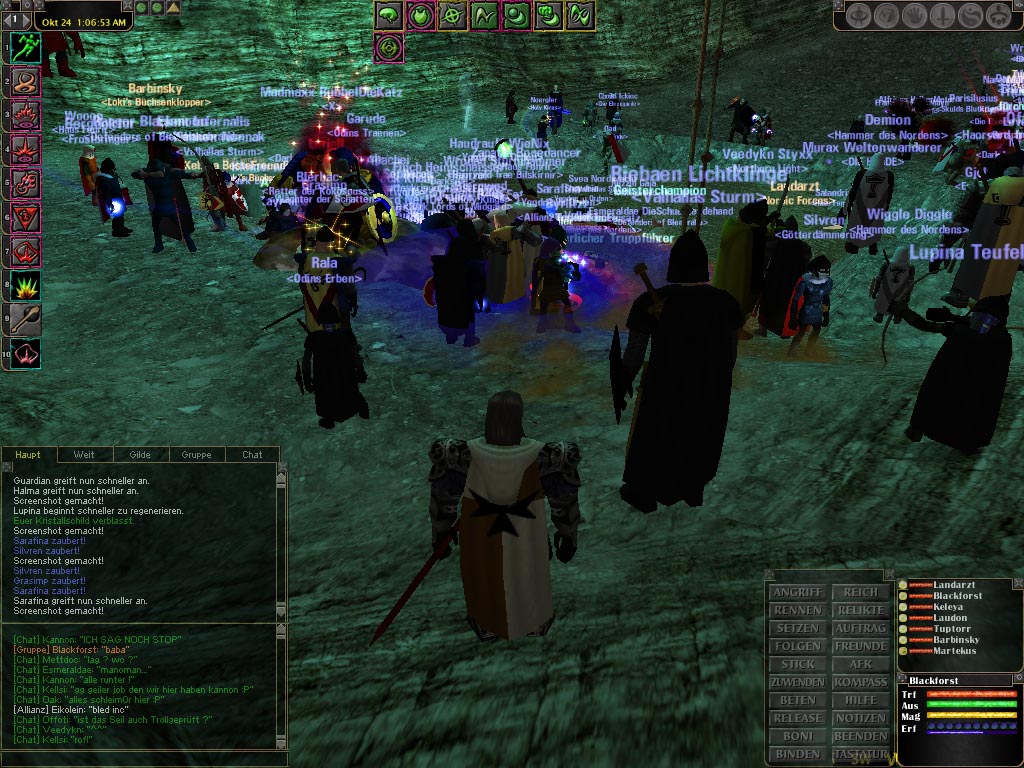
Task: Select group member Landarzt in the list
Action: click(x=953, y=585)
